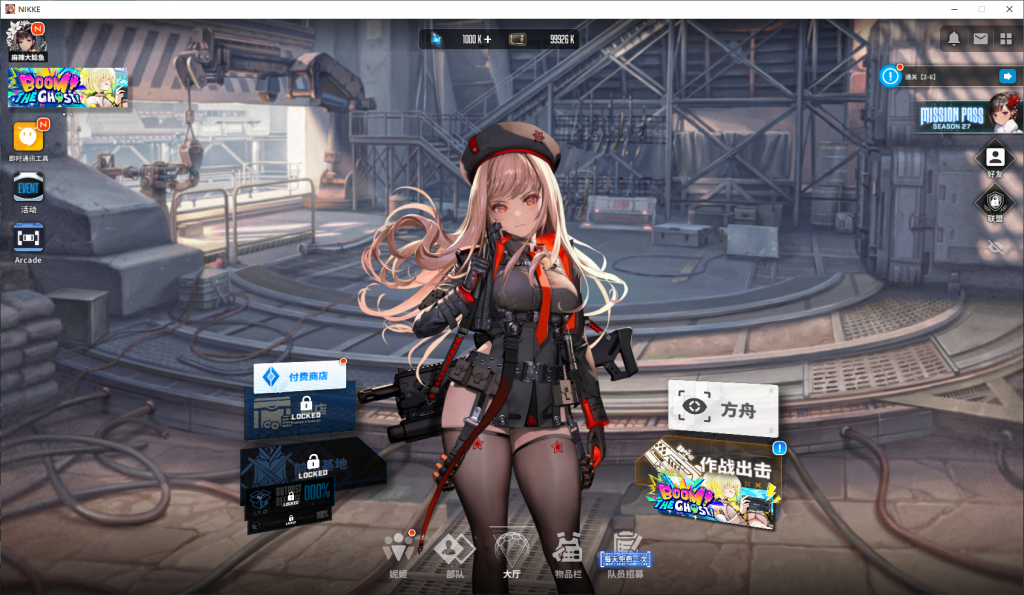
Task: Open the four-square grid menu
Action: click(1006, 39)
